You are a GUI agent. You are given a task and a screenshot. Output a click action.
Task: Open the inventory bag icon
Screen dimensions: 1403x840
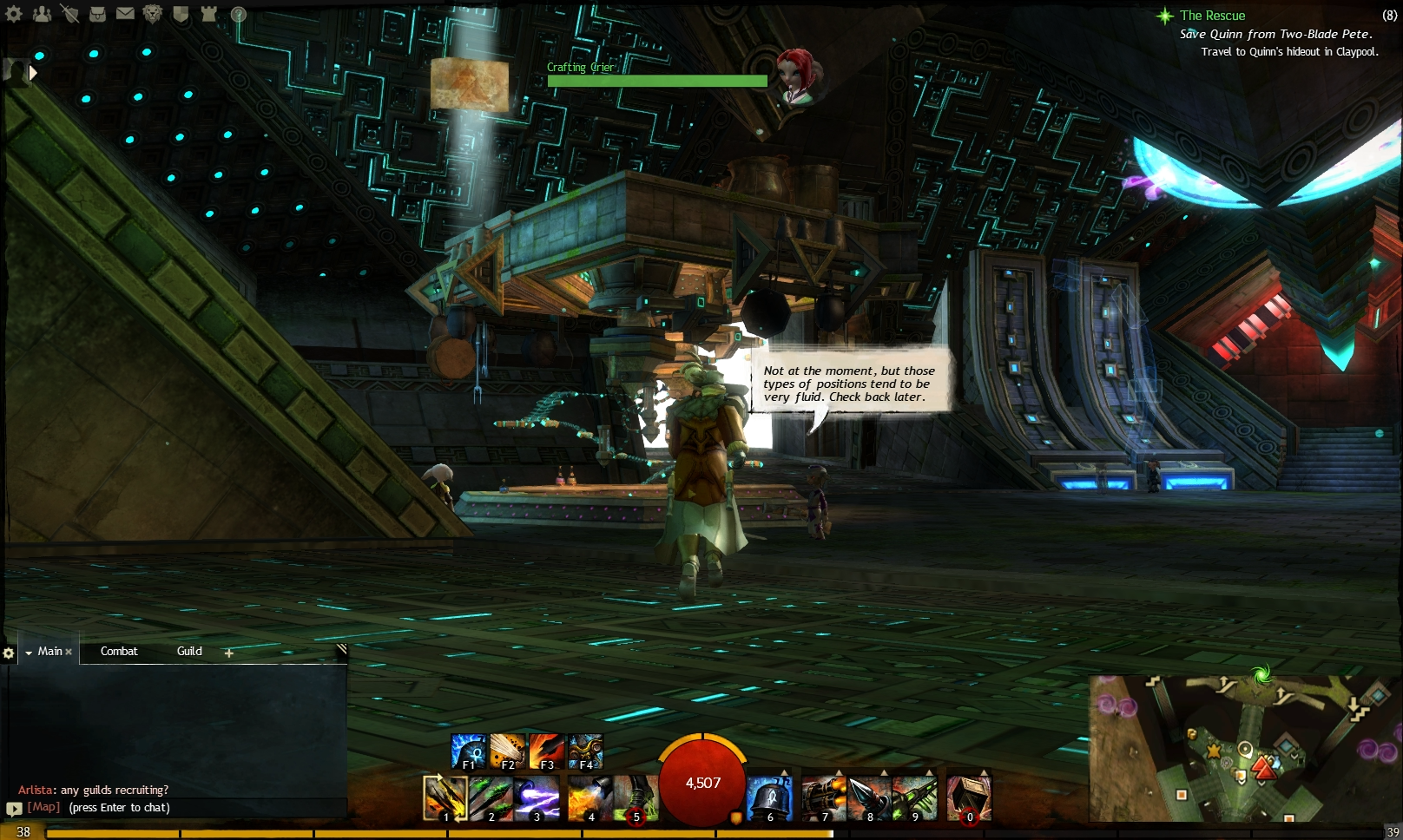point(97,14)
